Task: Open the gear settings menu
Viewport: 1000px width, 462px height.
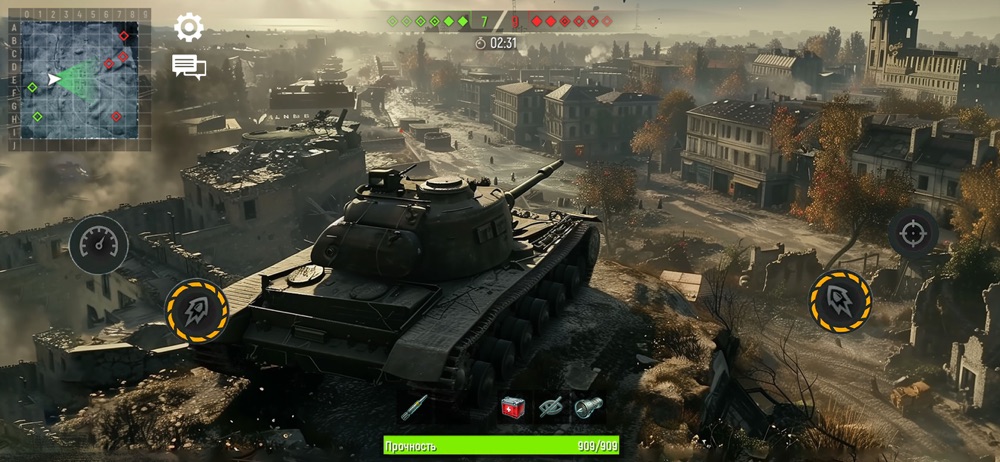Action: pos(189,27)
